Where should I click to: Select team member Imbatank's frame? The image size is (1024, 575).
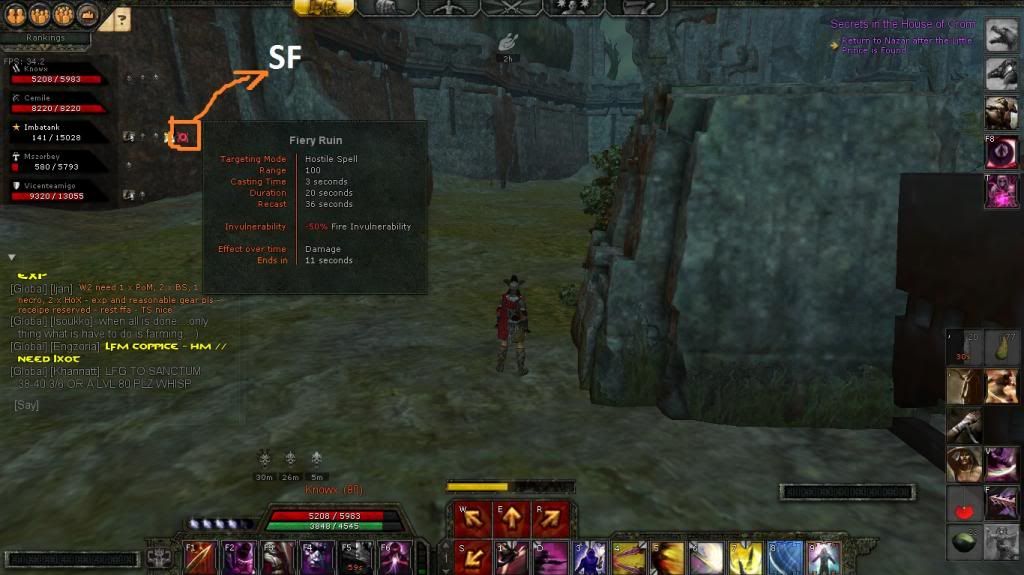click(x=59, y=133)
